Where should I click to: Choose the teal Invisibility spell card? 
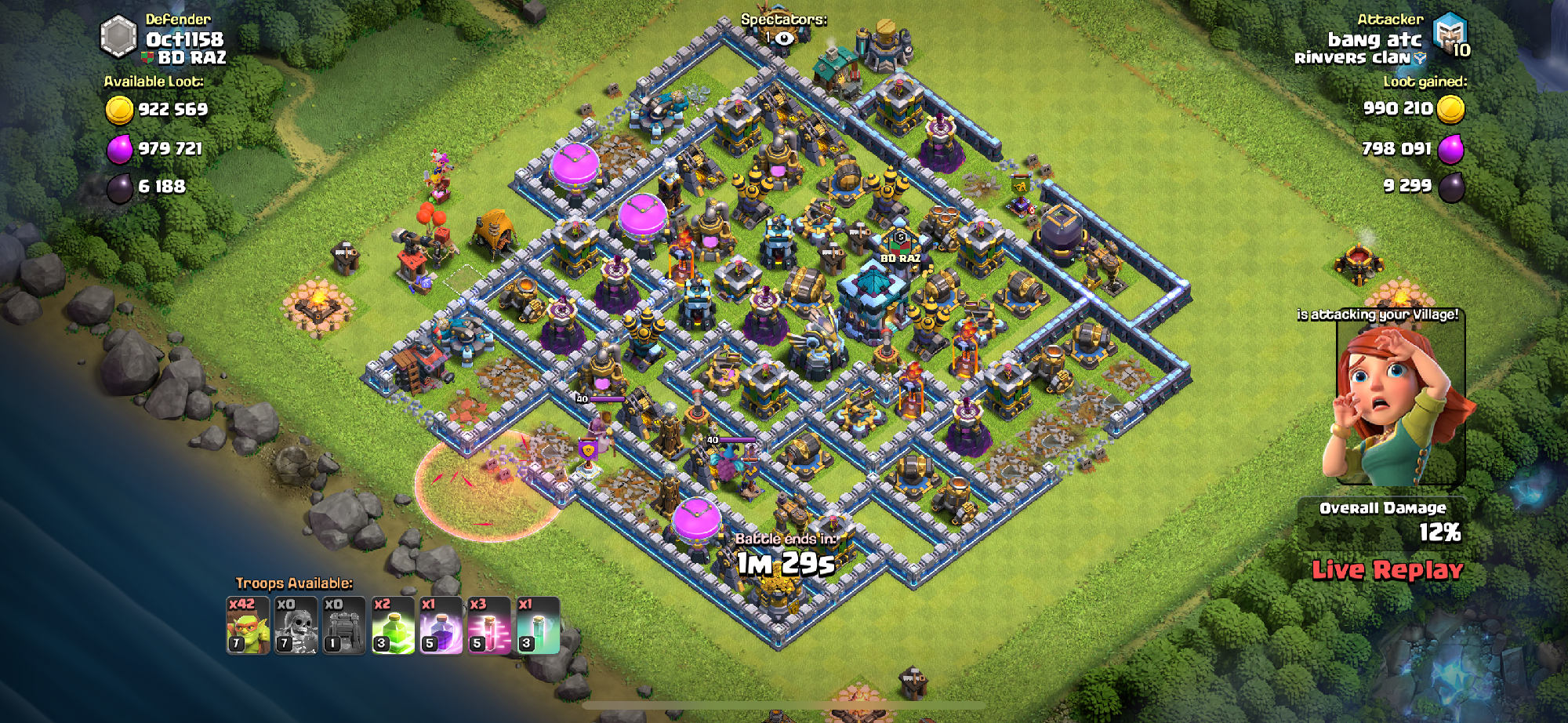(x=538, y=626)
